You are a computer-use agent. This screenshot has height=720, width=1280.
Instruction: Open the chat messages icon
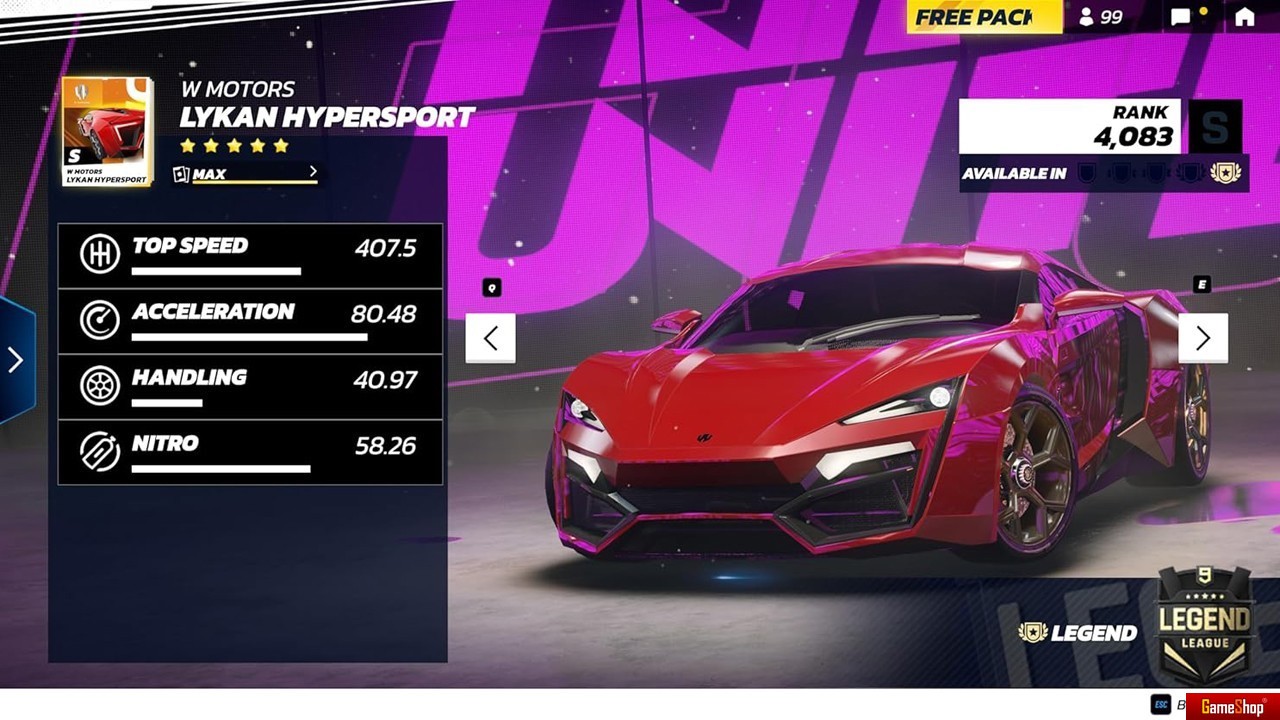(1182, 17)
